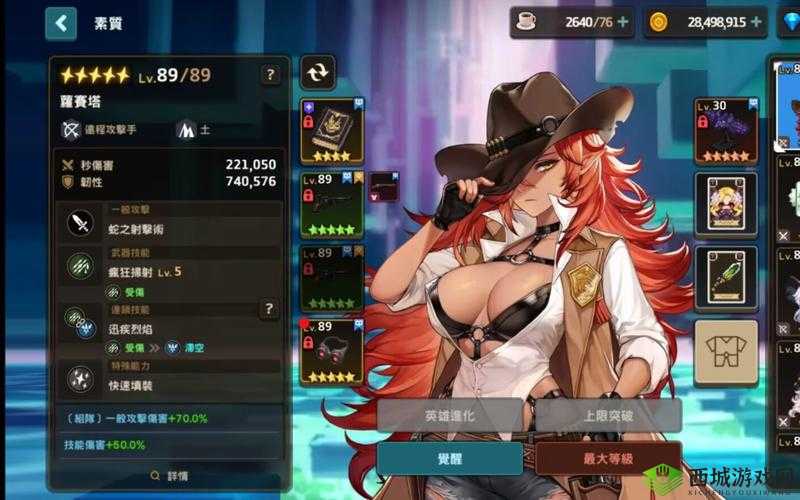Viewport: 800px width, 500px height.
Task: Open the costume shirt slot
Action: (725, 350)
